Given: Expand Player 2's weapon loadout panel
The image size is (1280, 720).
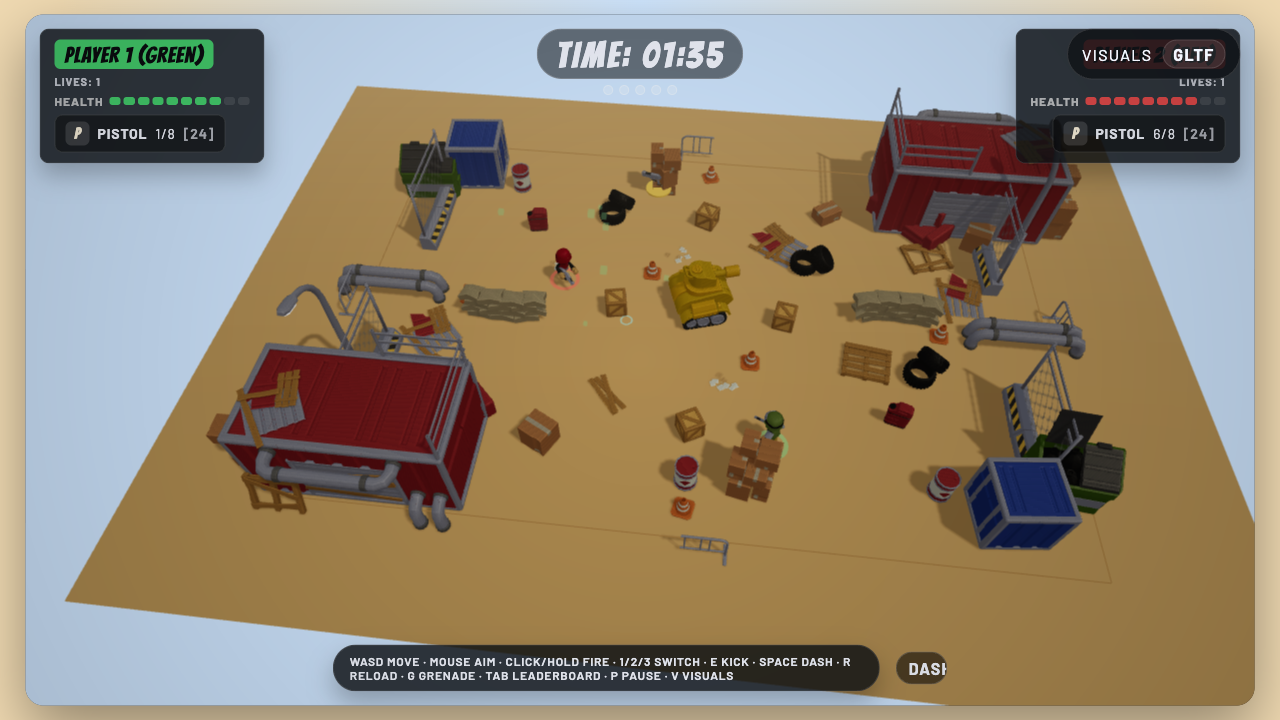Looking at the screenshot, I should pos(1139,133).
